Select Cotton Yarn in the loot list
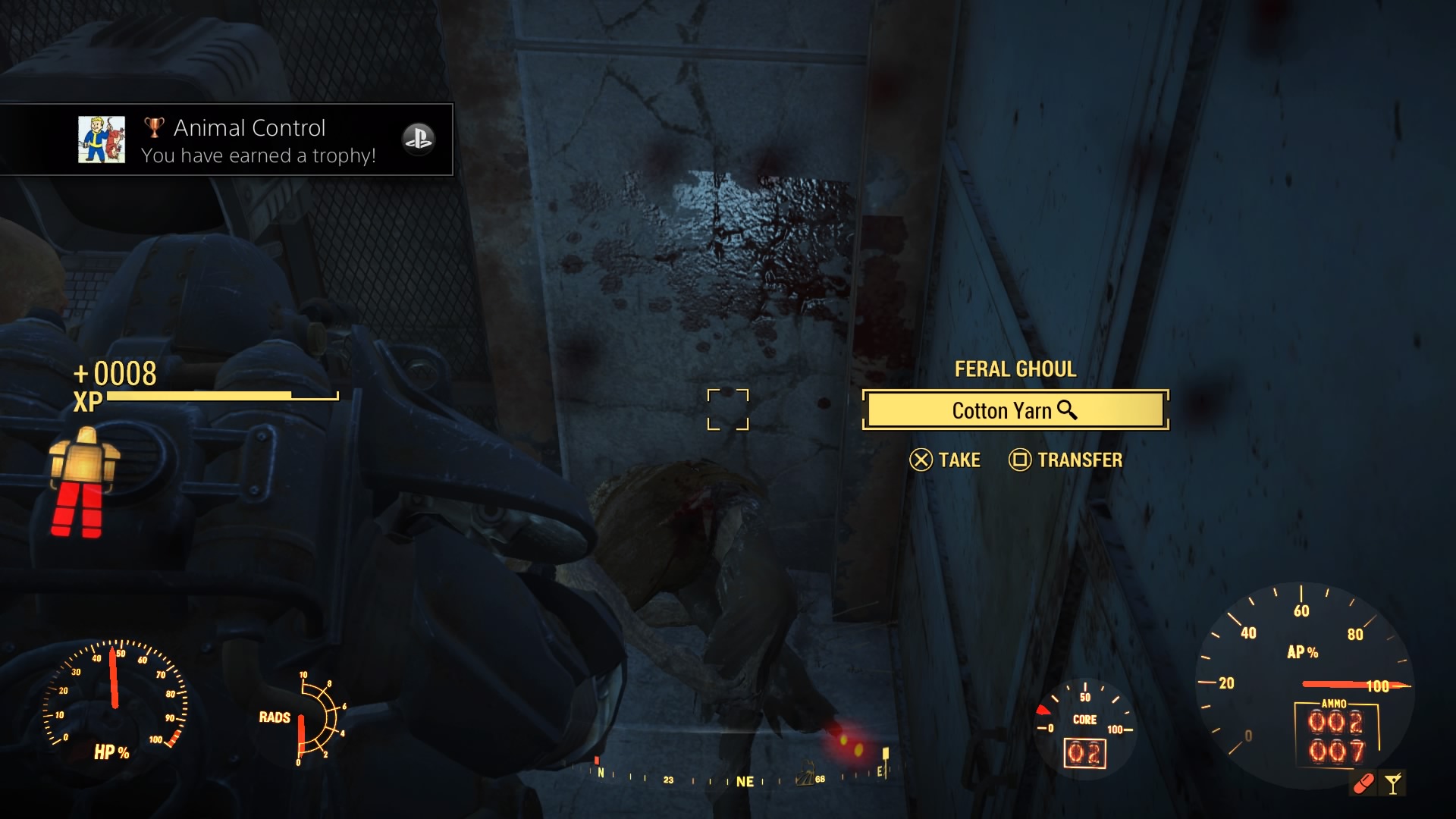1456x819 pixels. pos(1015,410)
